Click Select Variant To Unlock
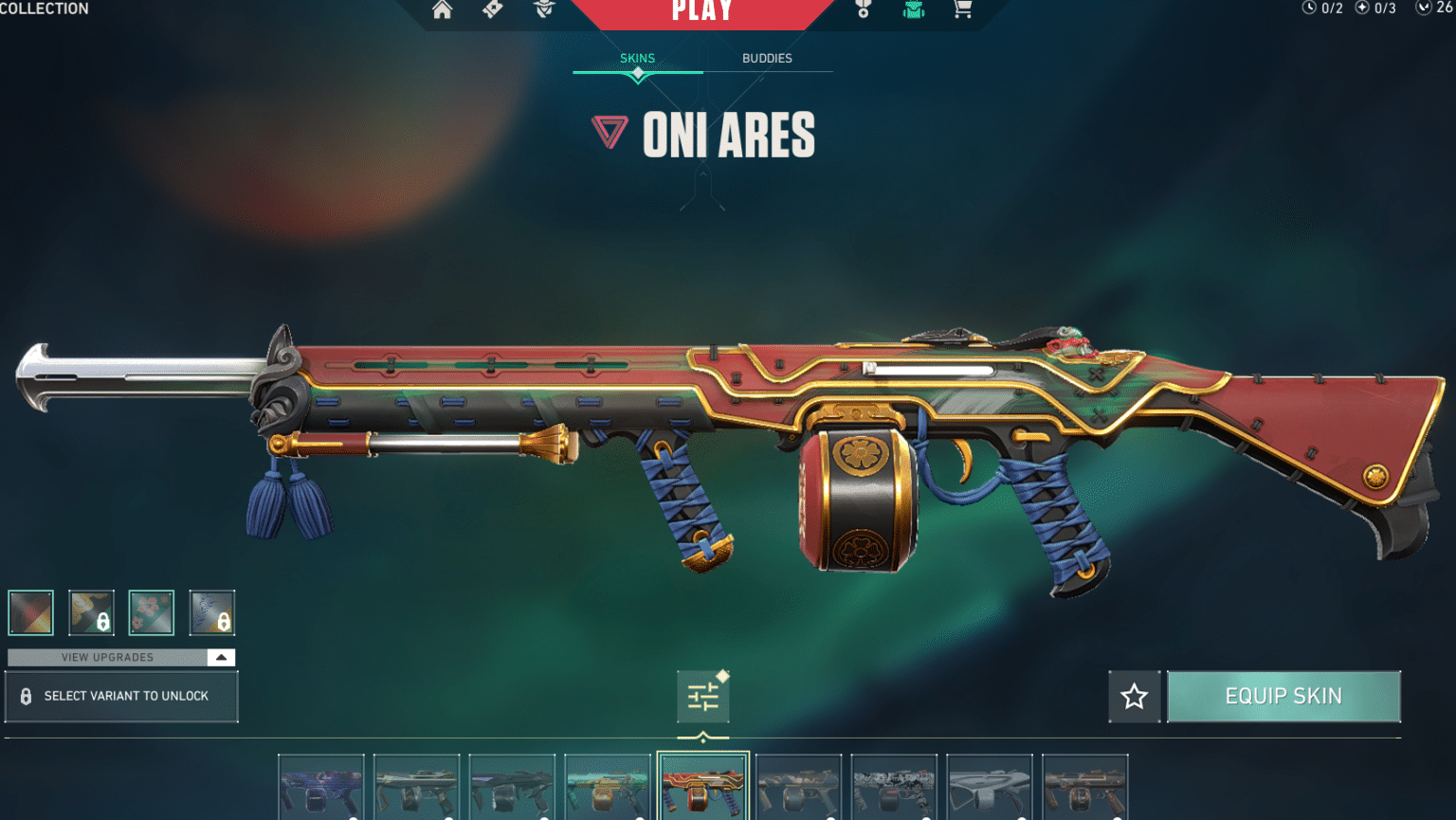 [121, 696]
